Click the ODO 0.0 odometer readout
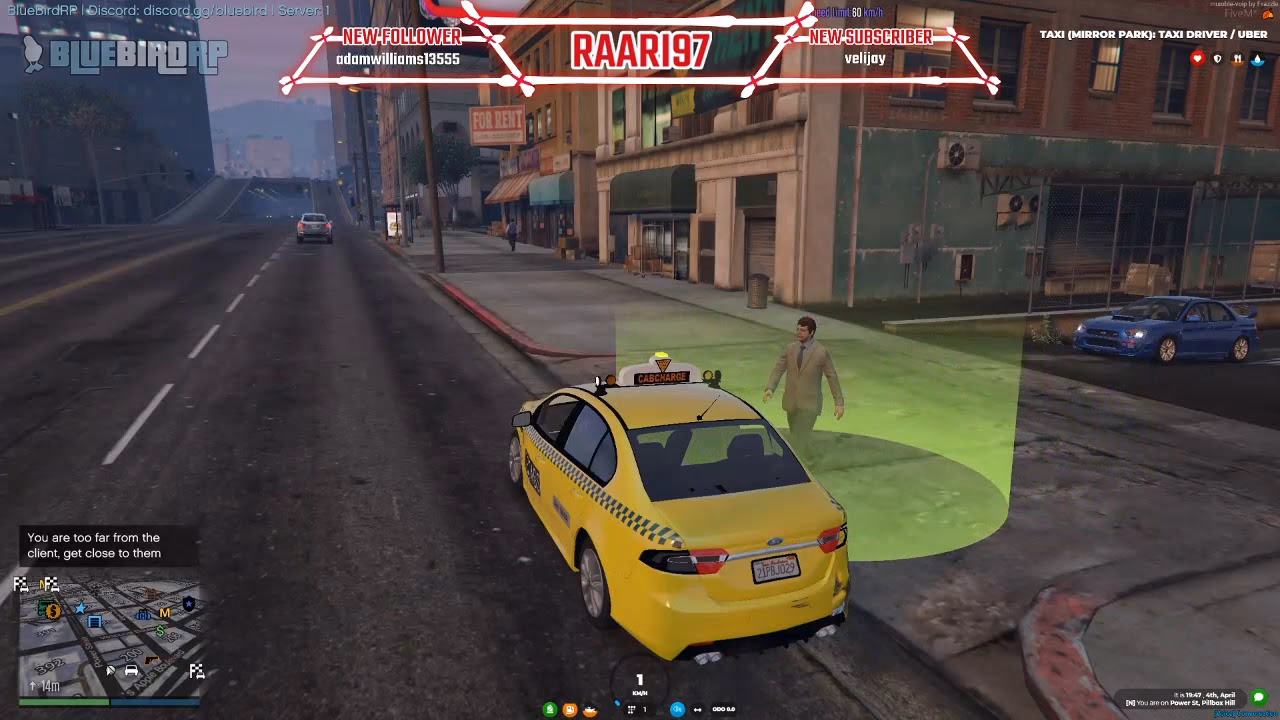 [723, 709]
